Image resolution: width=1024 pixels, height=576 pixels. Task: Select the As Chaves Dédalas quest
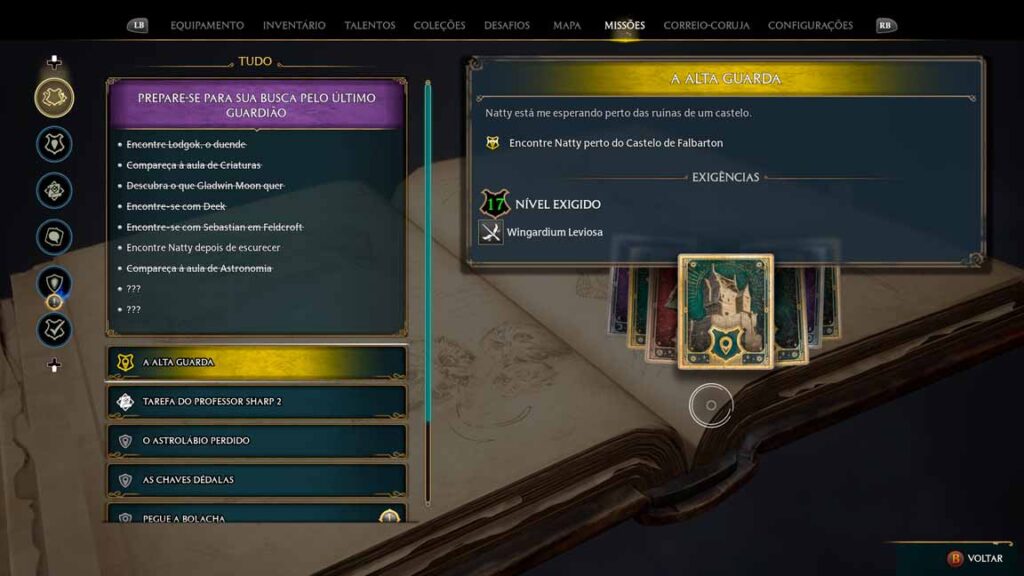point(256,479)
